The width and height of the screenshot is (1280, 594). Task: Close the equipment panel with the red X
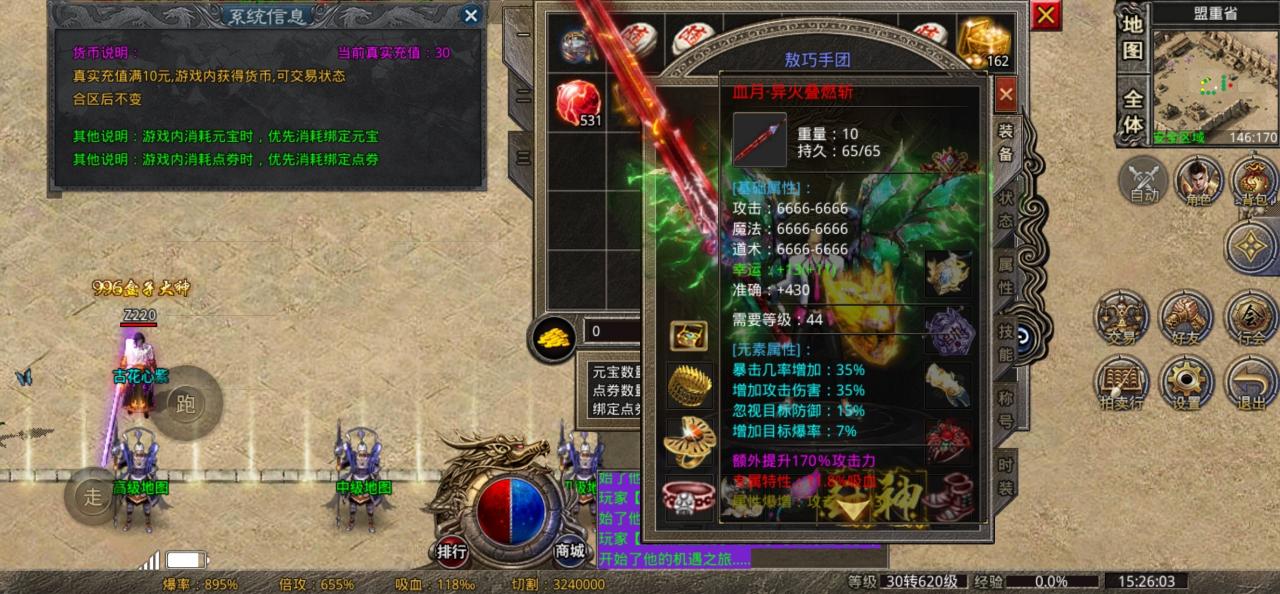click(x=1006, y=95)
